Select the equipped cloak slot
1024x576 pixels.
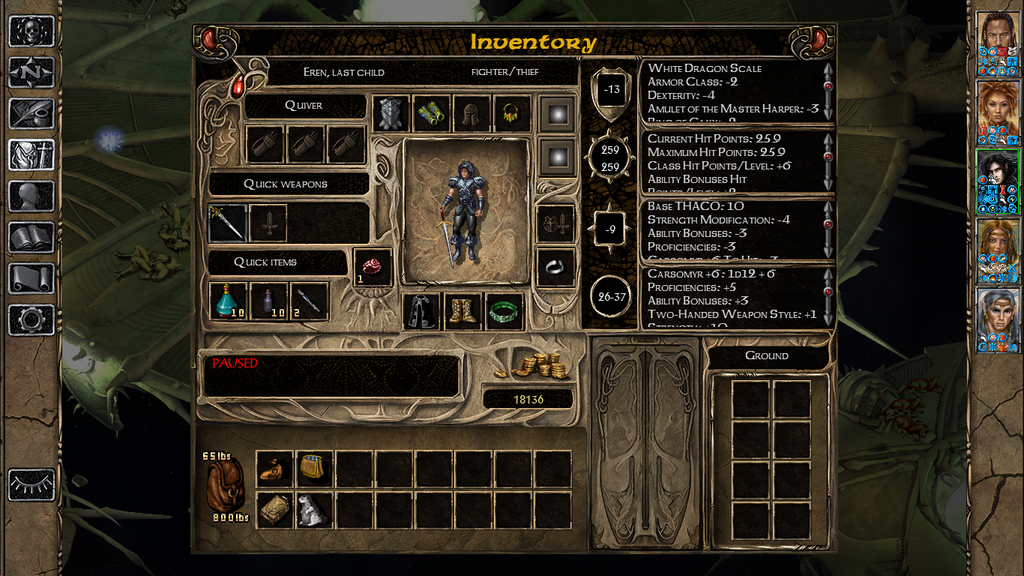421,311
